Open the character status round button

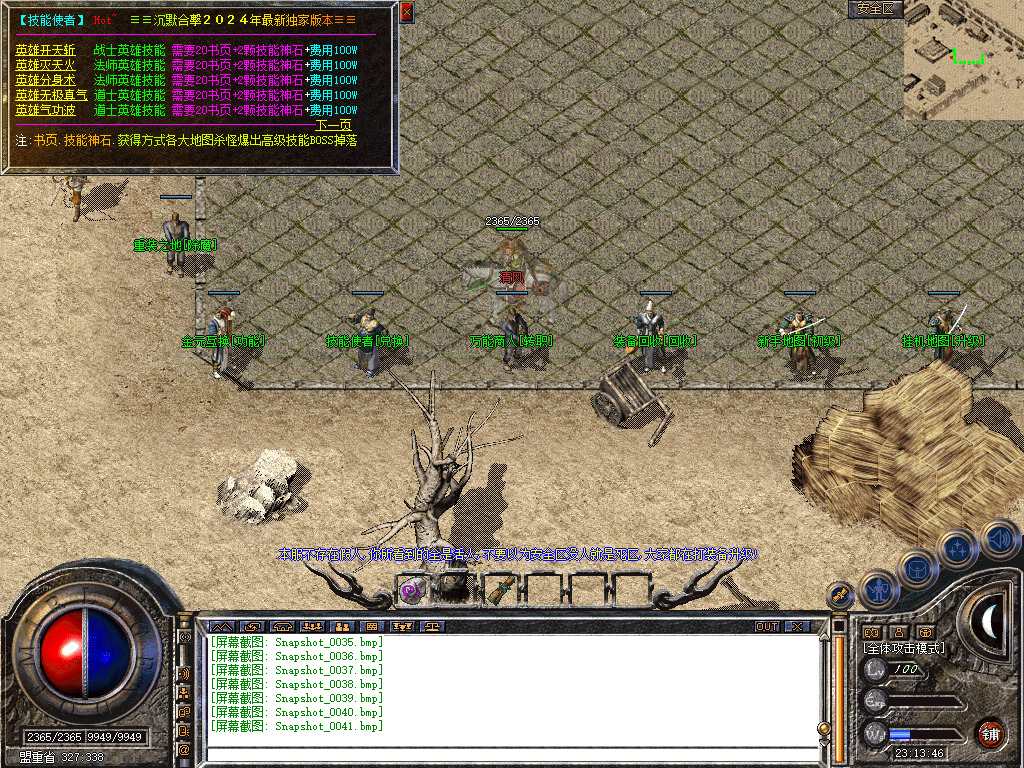click(x=878, y=590)
